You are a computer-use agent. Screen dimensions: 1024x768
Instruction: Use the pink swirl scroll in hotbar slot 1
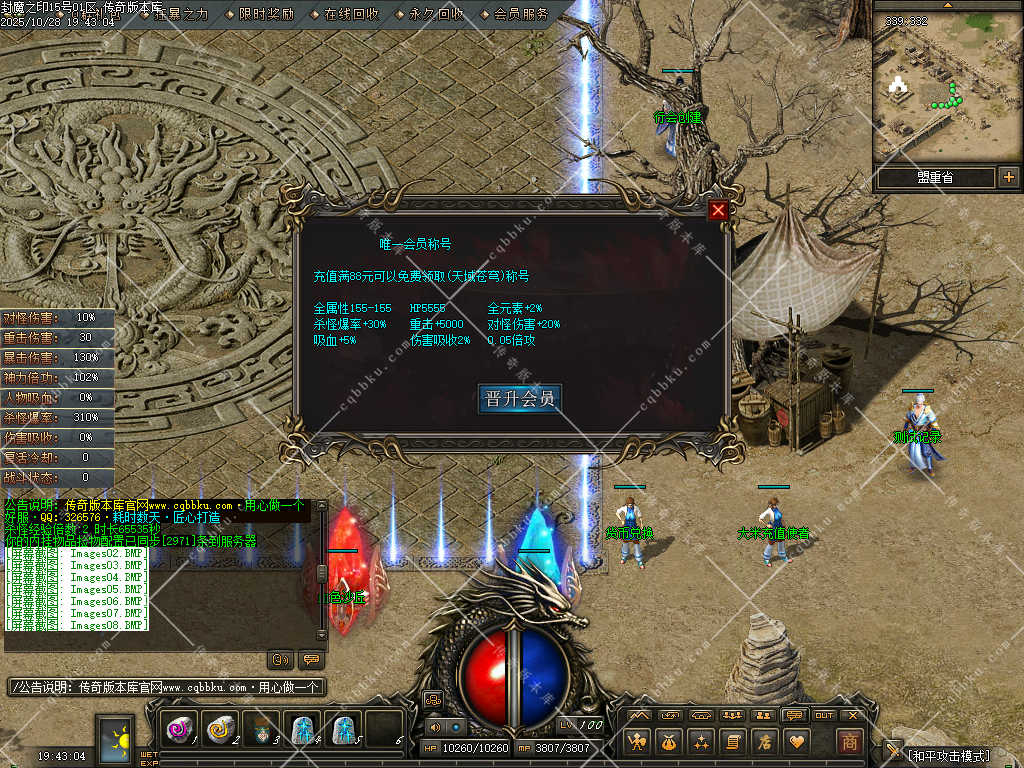[180, 730]
